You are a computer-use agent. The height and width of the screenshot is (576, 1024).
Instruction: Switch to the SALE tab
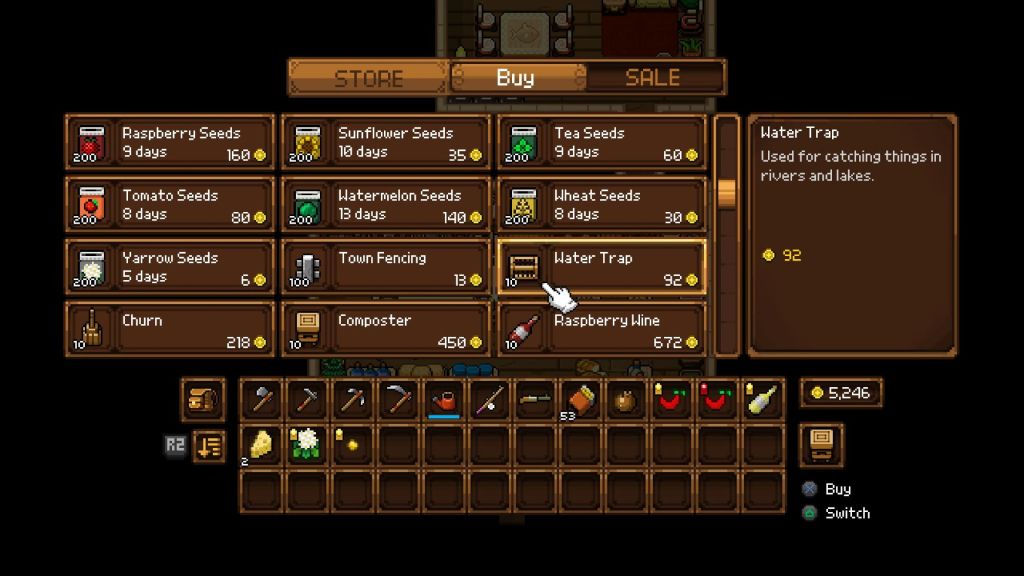click(x=652, y=78)
